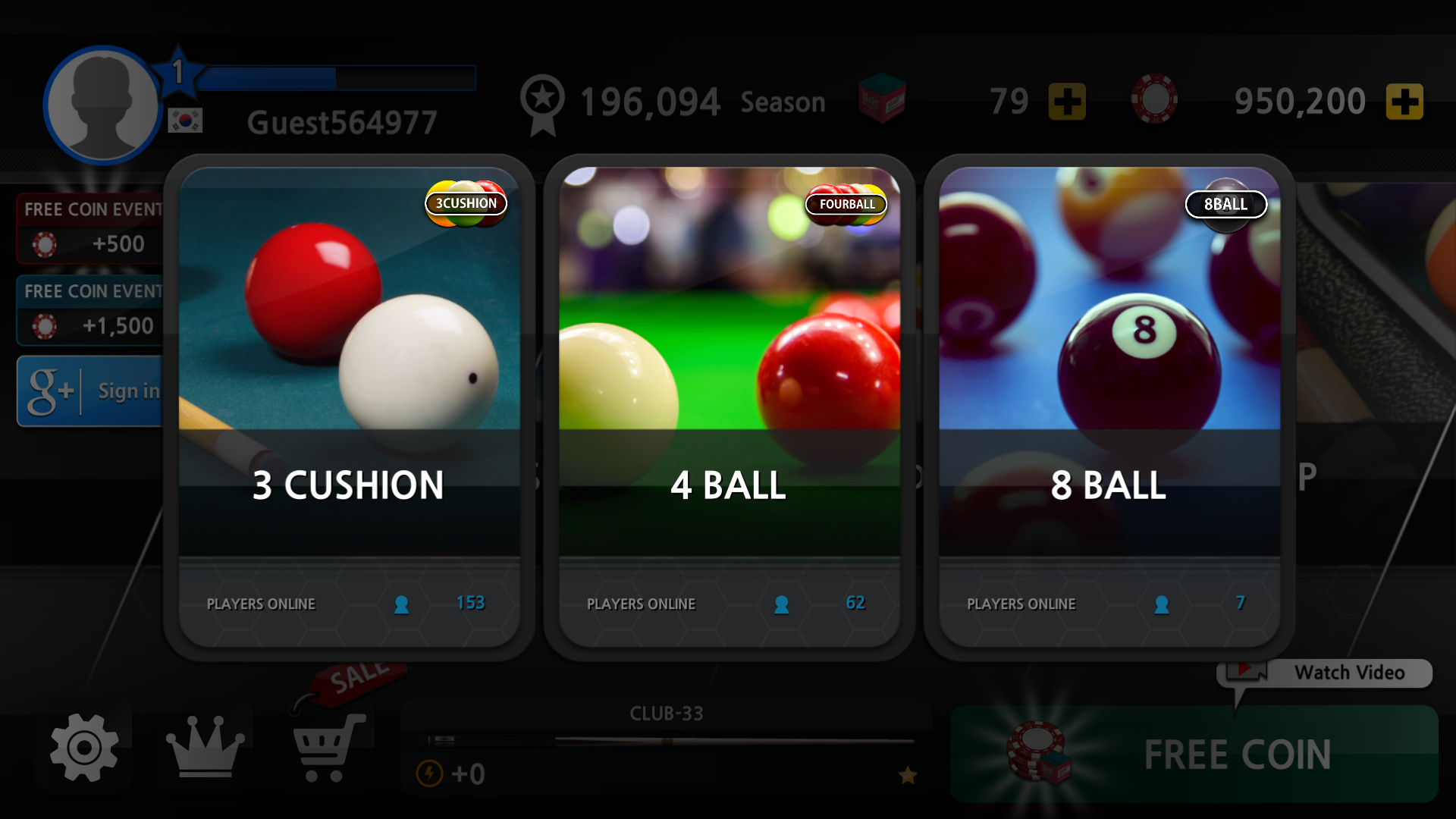The width and height of the screenshot is (1456, 819).
Task: Open the crown rankings icon
Action: click(x=205, y=748)
